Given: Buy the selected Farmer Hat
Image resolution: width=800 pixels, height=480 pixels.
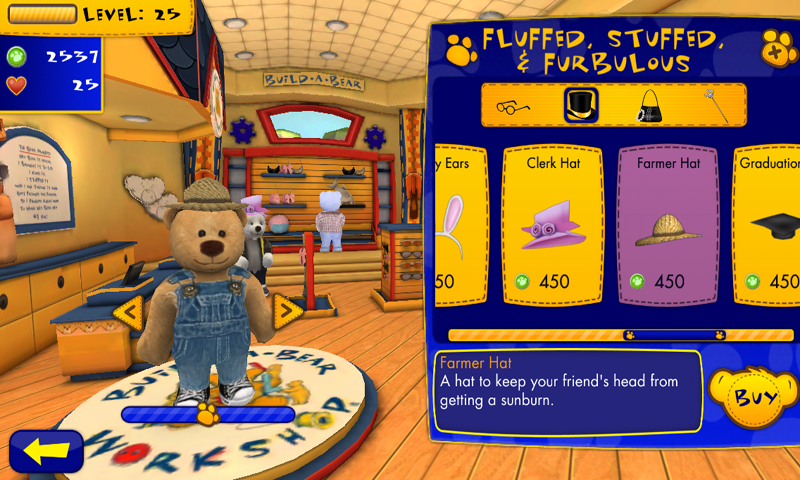Looking at the screenshot, I should coord(754,397).
